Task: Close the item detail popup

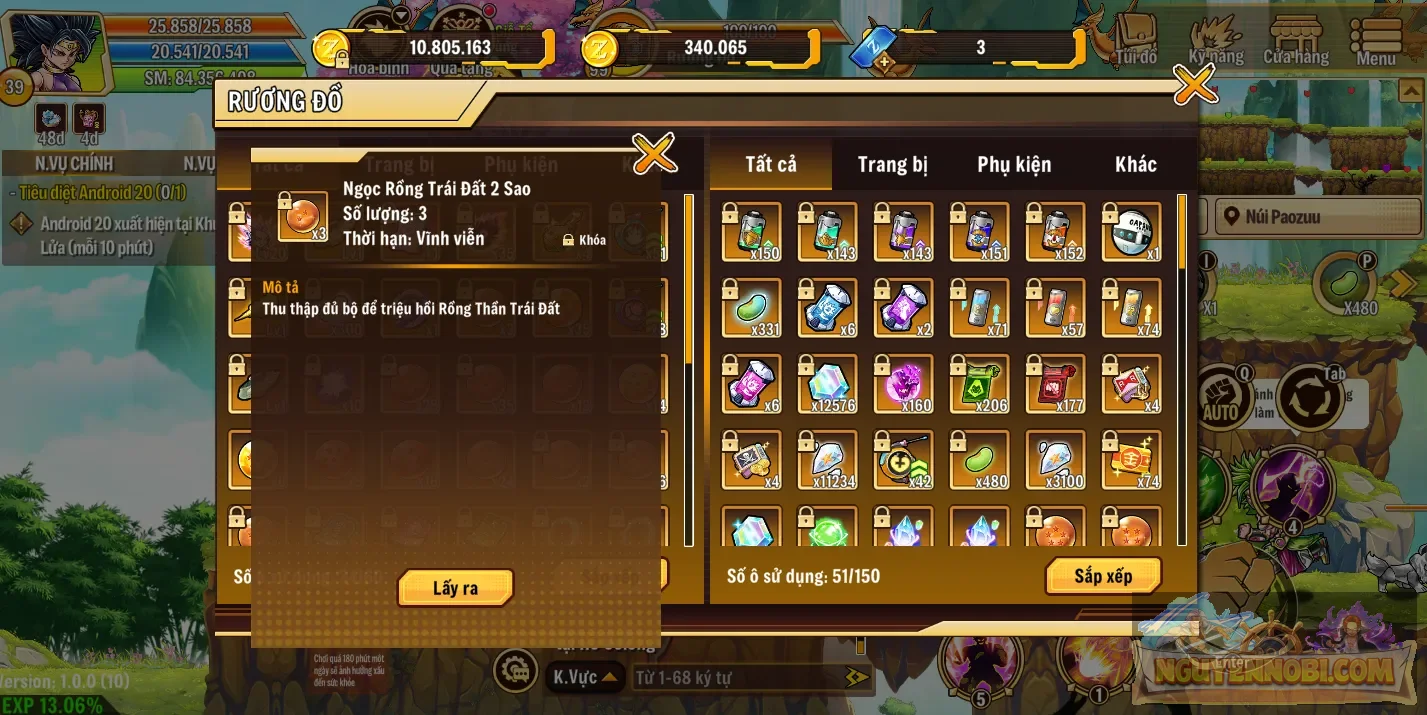Action: click(x=654, y=154)
